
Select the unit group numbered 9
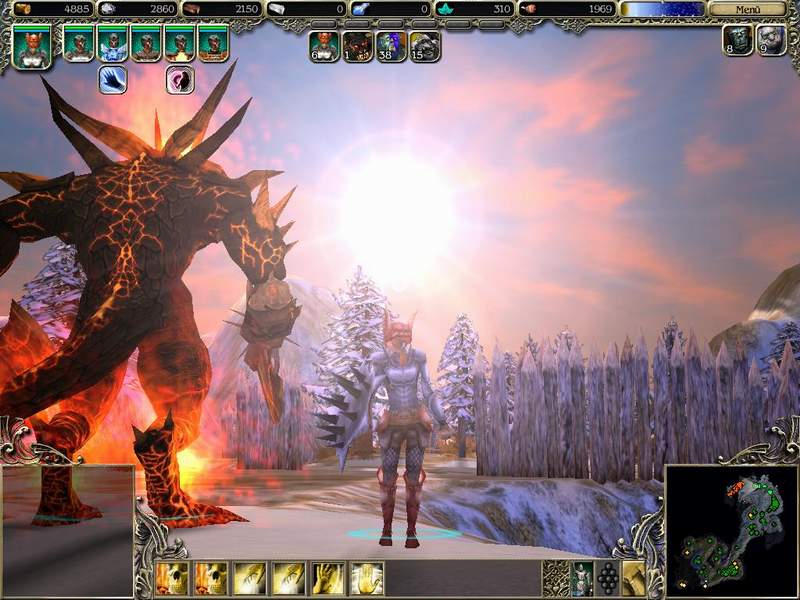pyautogui.click(x=771, y=41)
